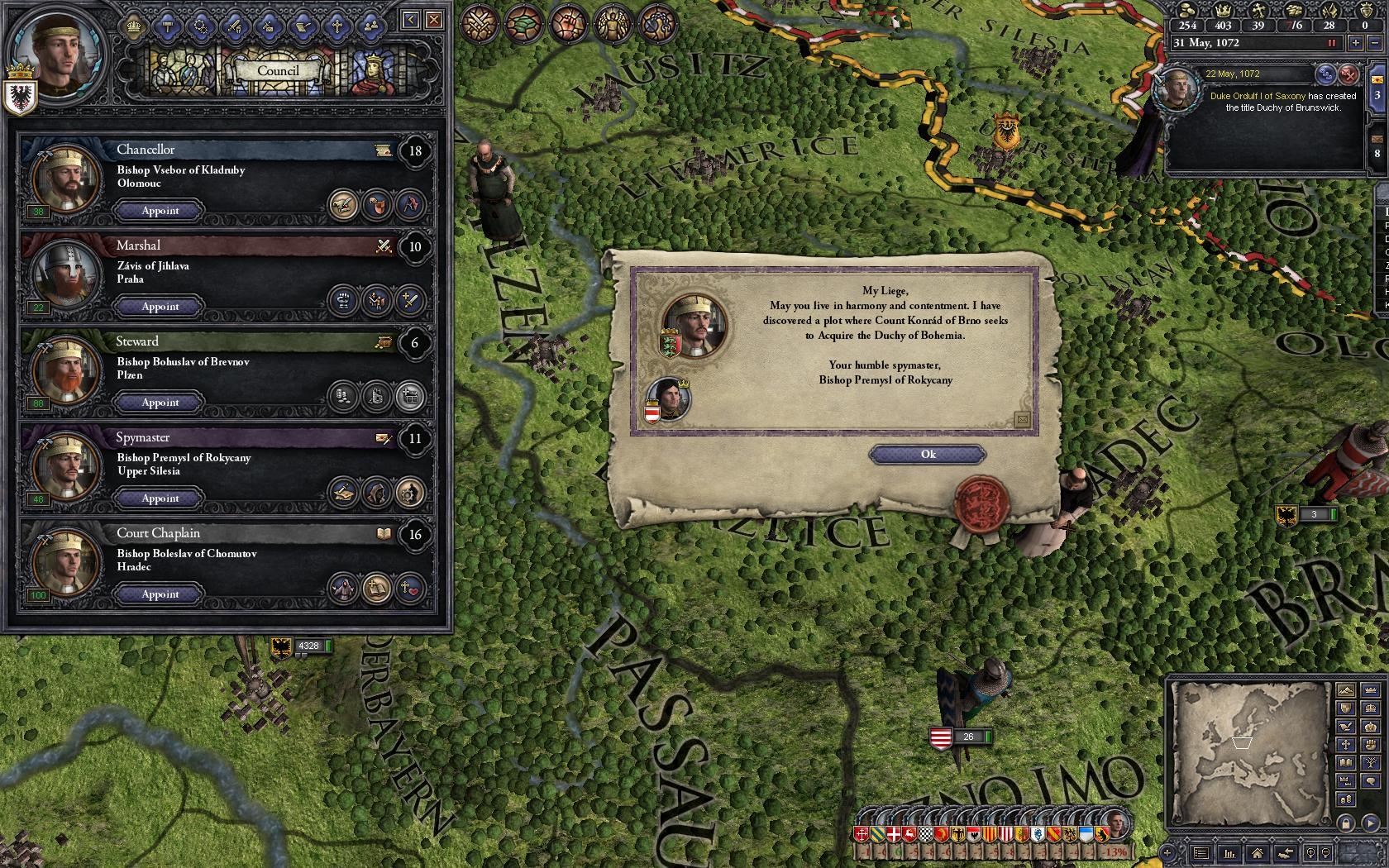Decrease game speed with the minus button

(x=1376, y=43)
